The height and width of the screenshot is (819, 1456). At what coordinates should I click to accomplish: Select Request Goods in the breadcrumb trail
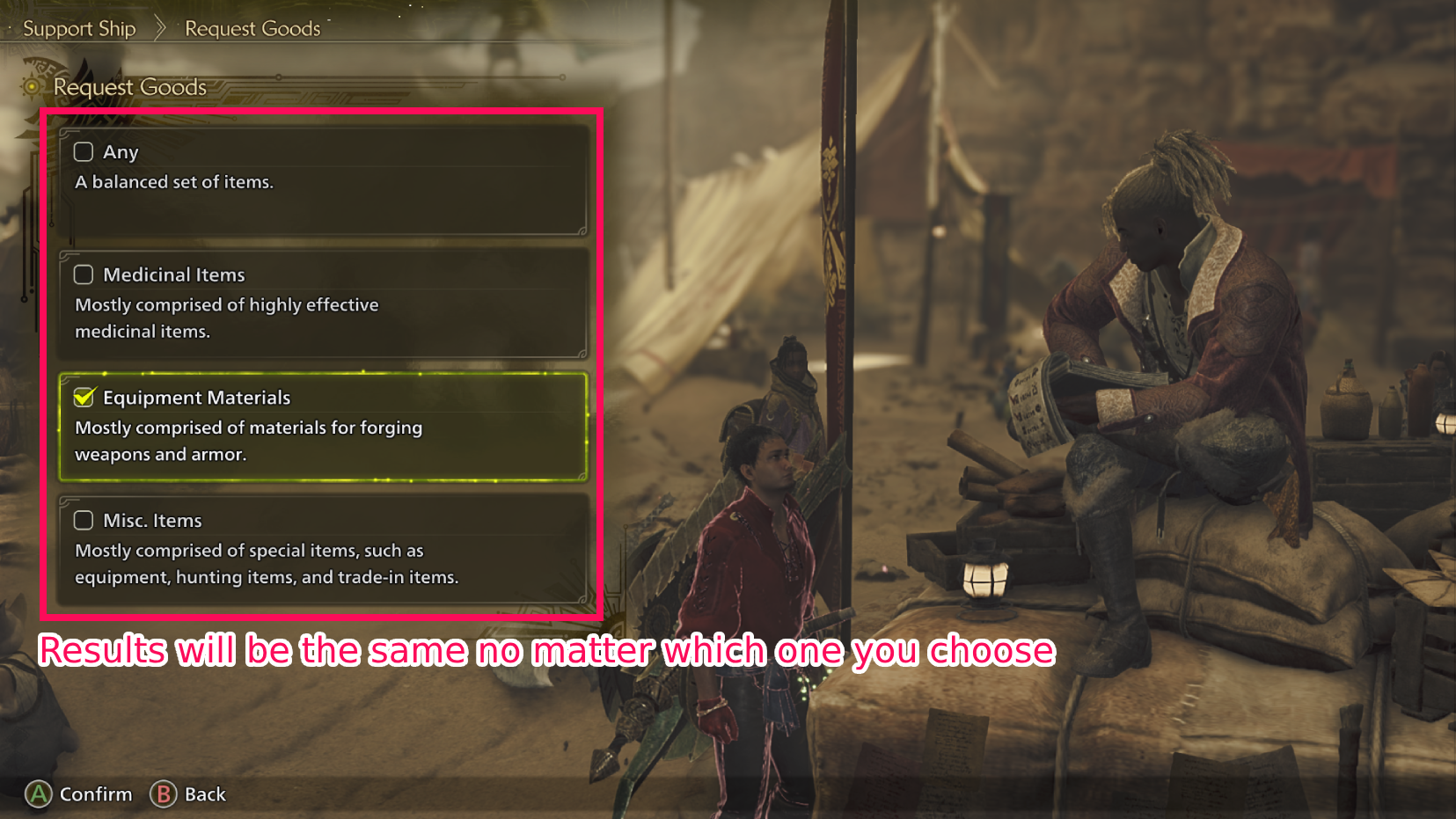tap(252, 27)
